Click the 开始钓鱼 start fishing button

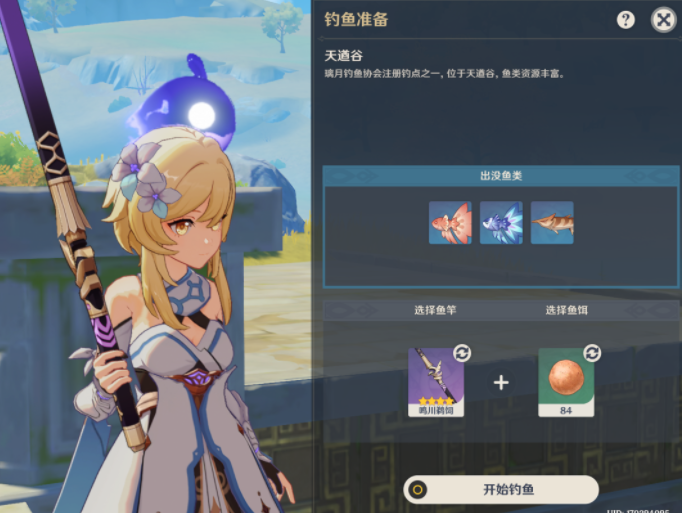click(502, 489)
